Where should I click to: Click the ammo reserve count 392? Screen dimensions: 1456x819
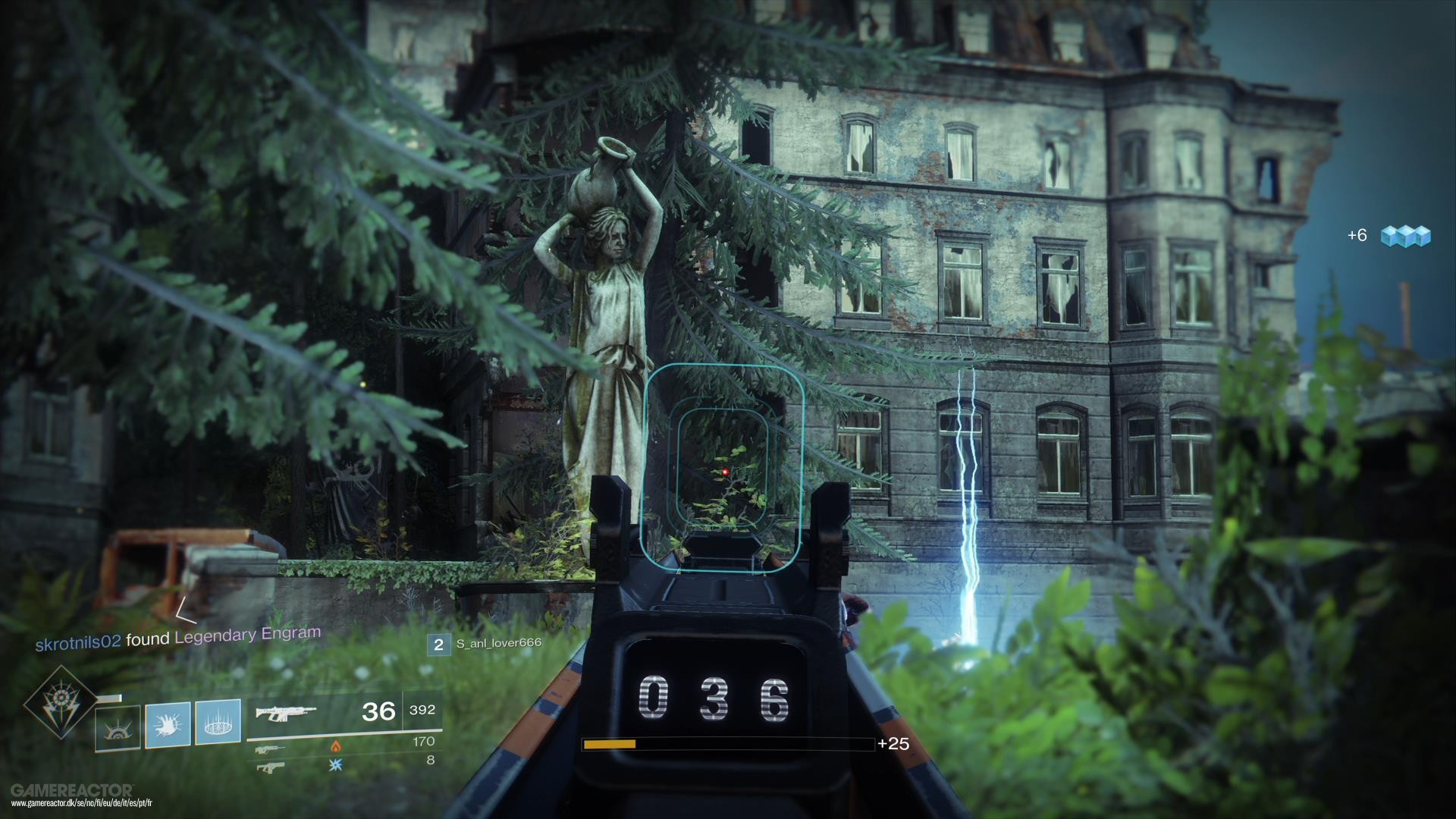click(422, 711)
